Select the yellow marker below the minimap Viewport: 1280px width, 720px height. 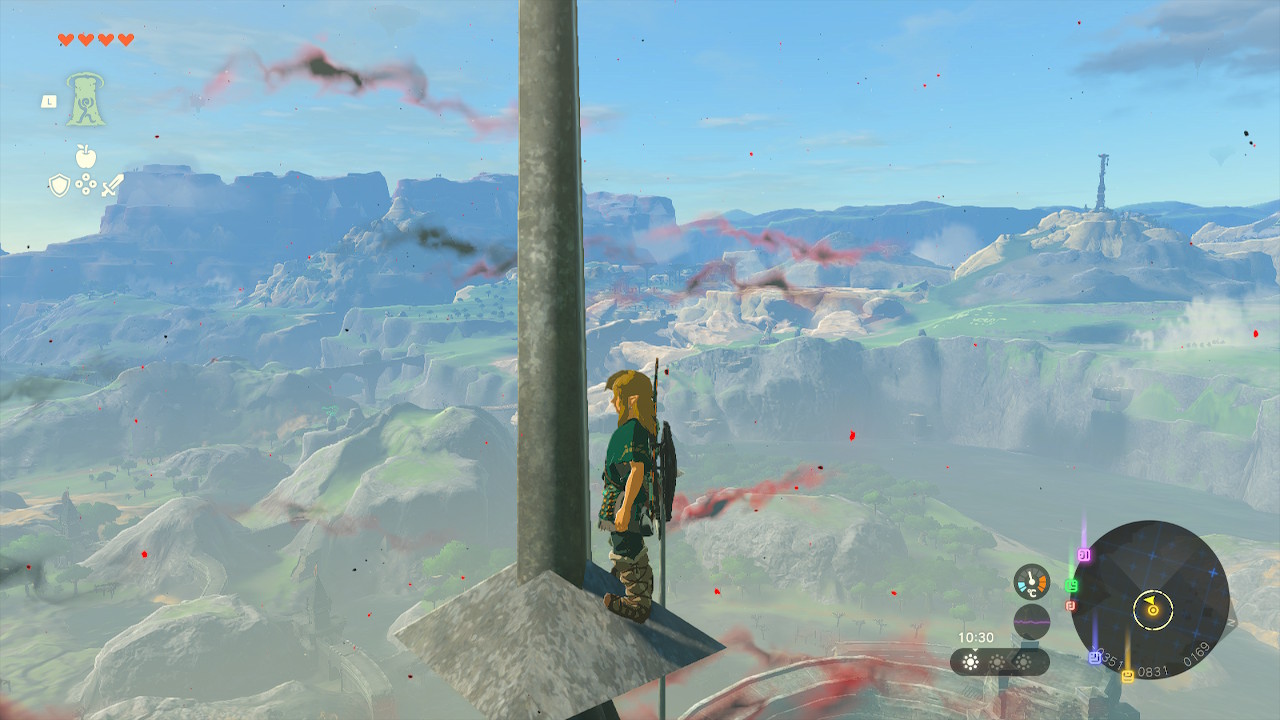[x=1128, y=676]
